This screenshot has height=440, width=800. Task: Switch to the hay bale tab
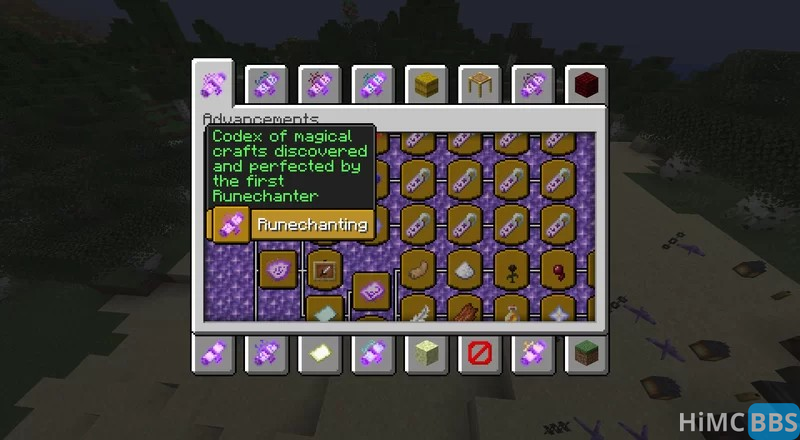click(427, 84)
